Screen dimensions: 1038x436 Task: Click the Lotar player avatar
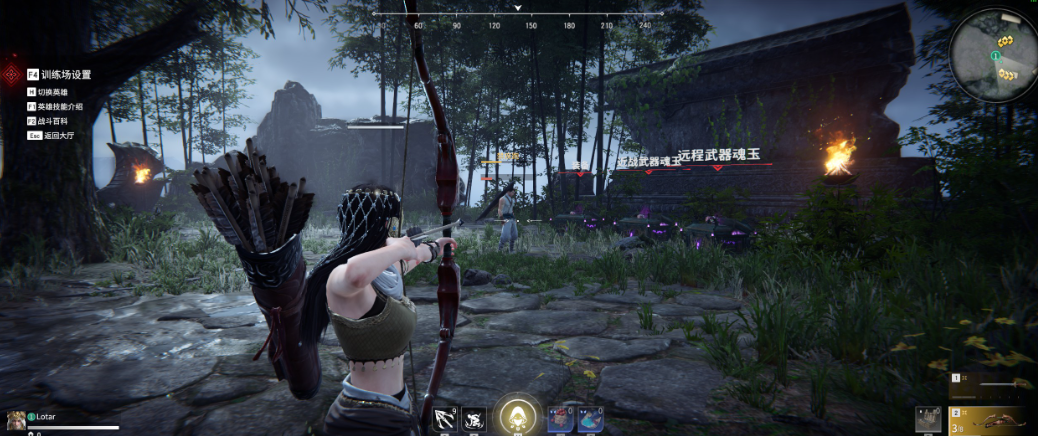(15, 418)
